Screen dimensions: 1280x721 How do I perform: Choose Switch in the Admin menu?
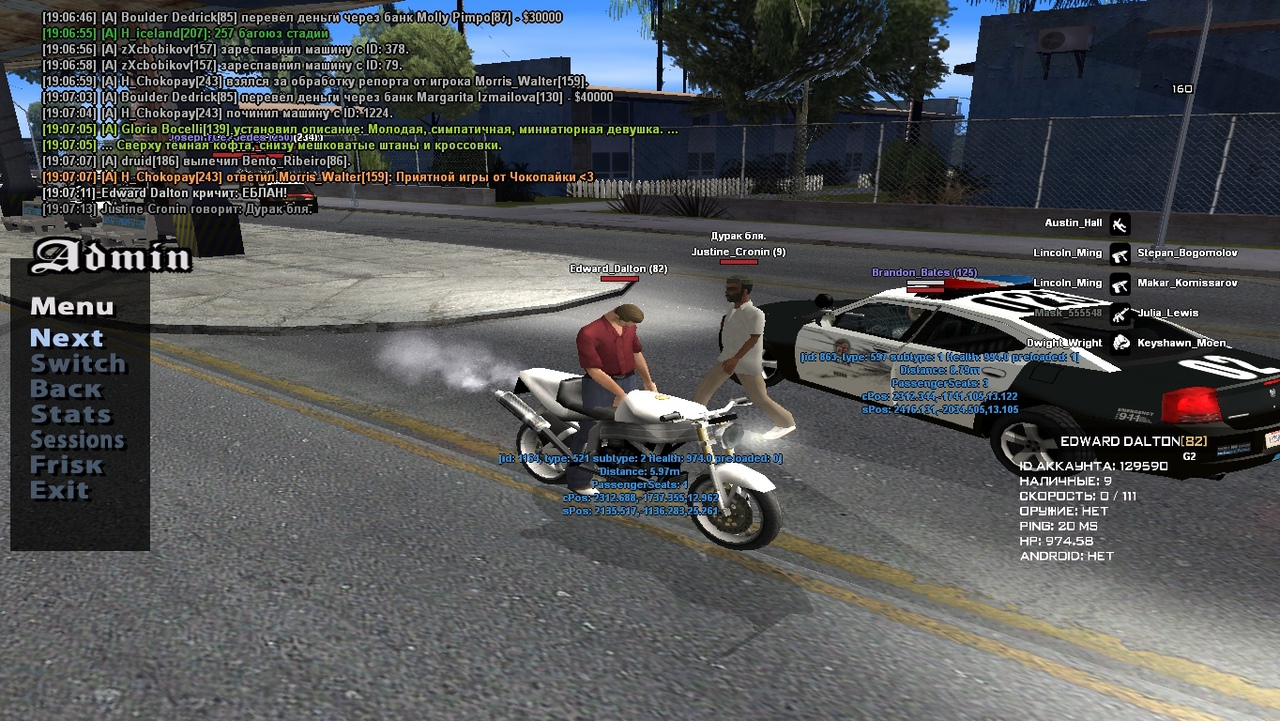[78, 364]
